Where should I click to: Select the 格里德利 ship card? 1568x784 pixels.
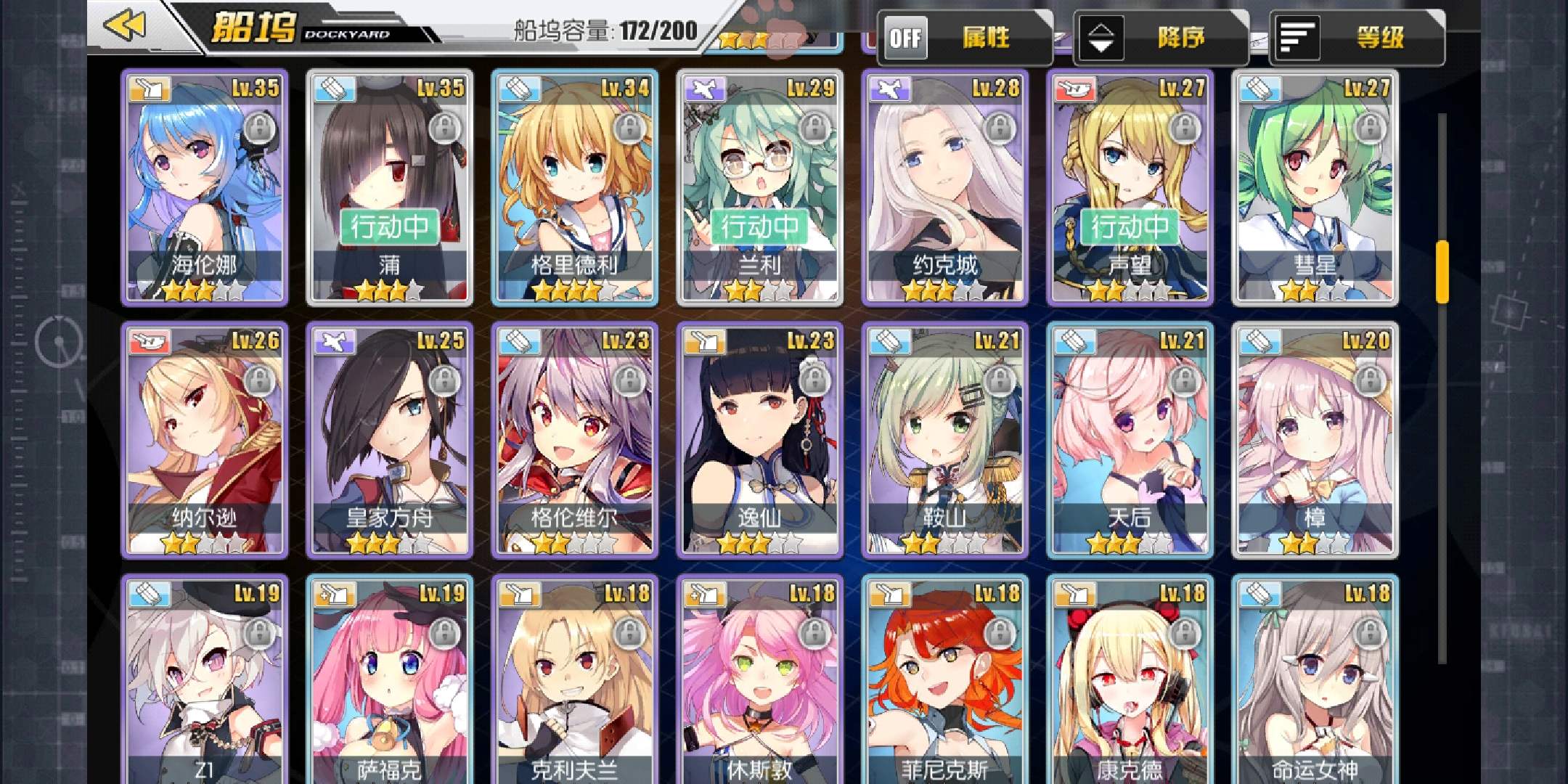point(575,187)
